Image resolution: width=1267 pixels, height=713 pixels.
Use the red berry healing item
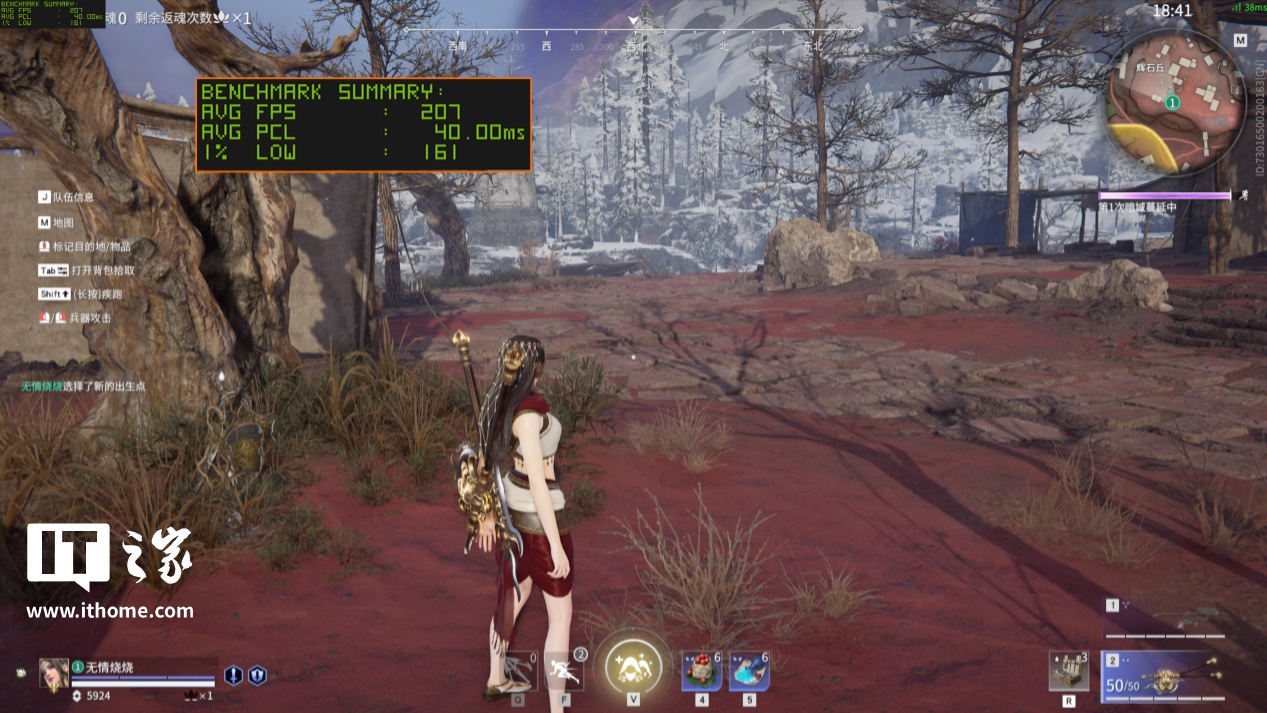coord(701,669)
